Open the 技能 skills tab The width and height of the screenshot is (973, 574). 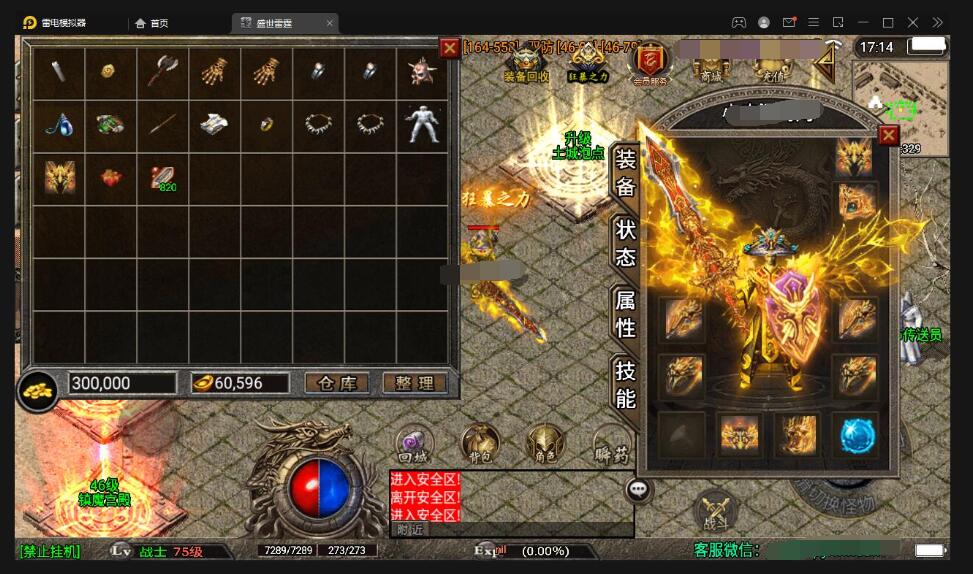click(x=625, y=384)
